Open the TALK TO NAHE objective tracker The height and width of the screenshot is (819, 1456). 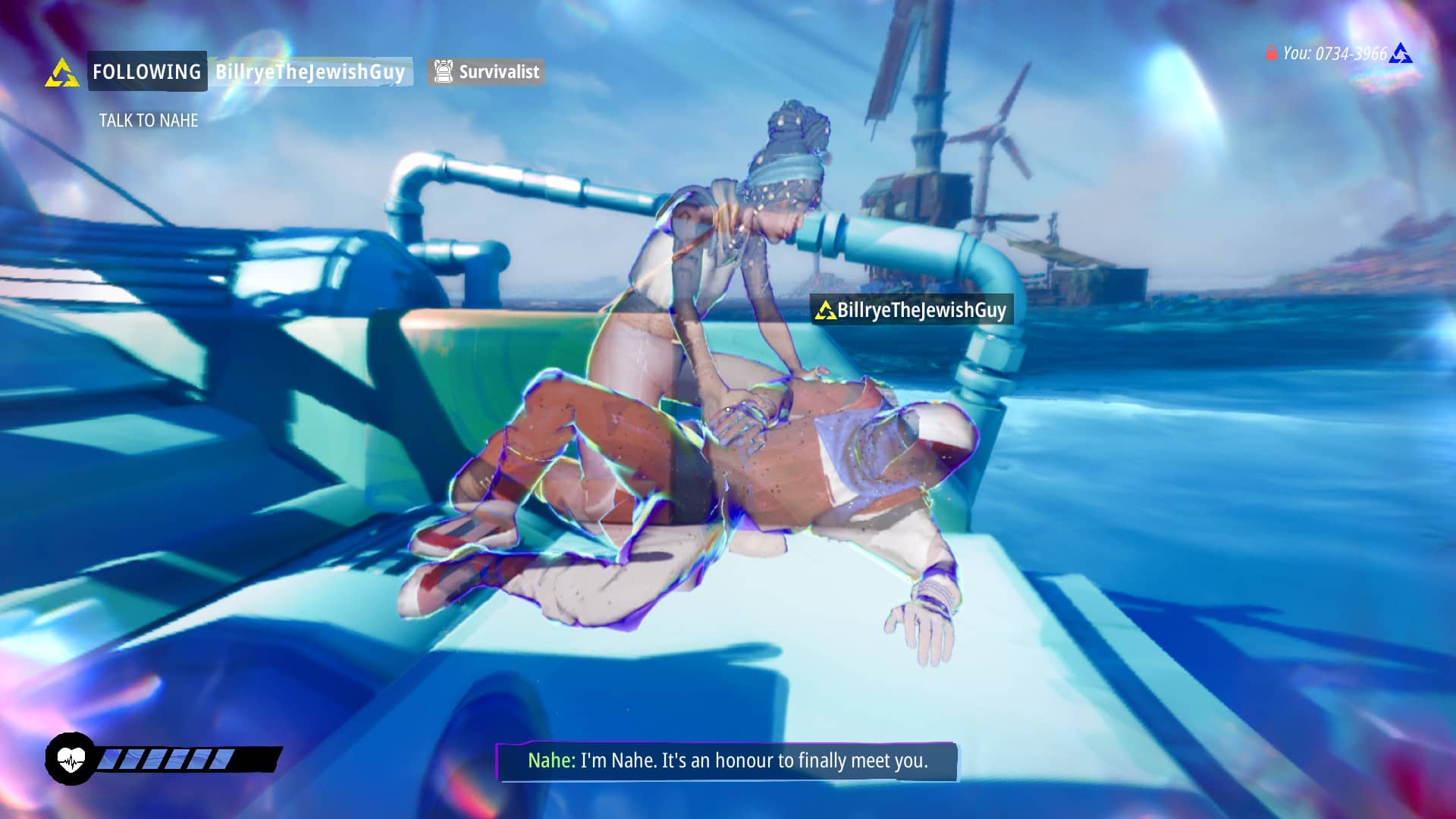pyautogui.click(x=149, y=121)
